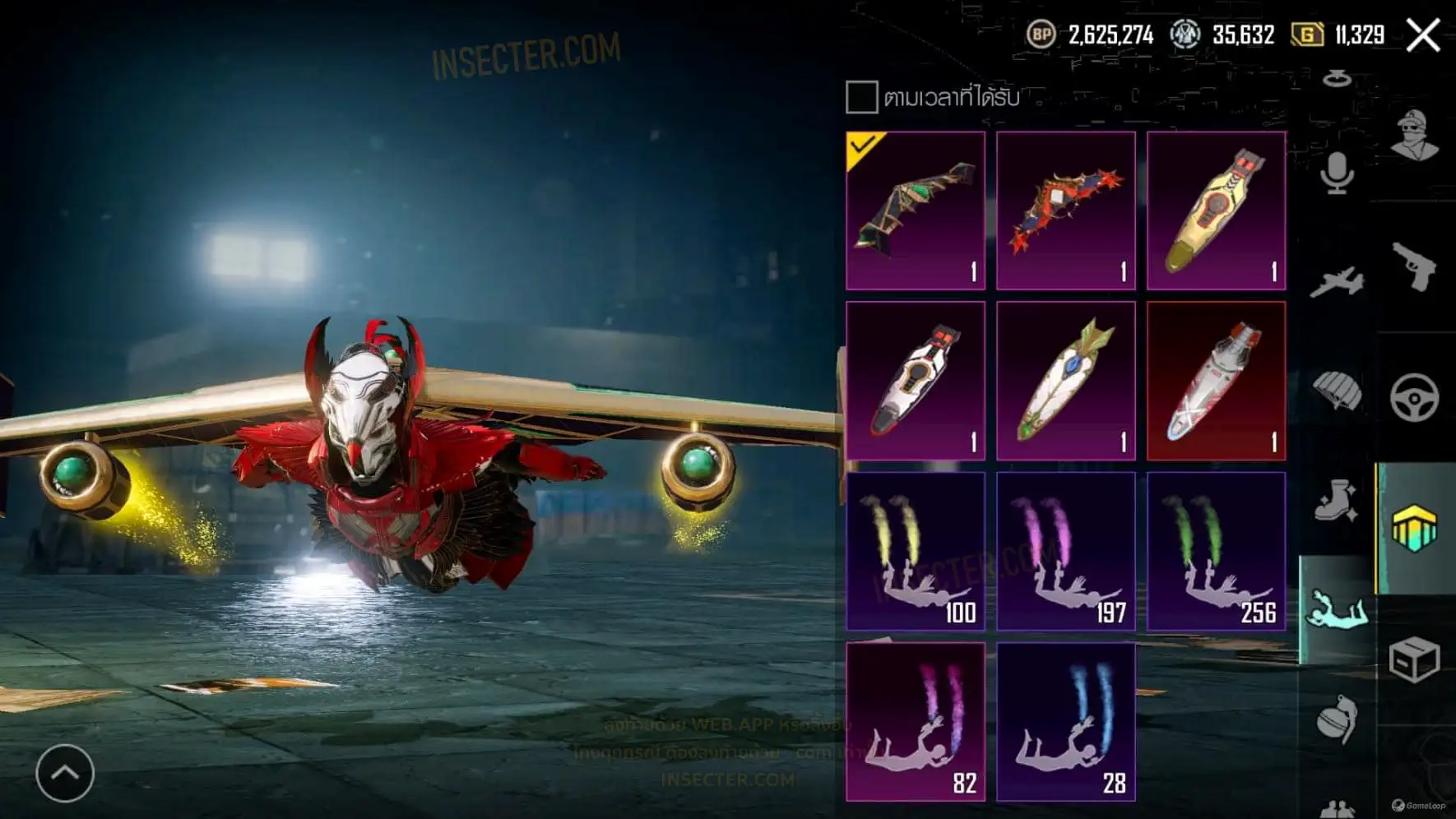Open the parachute skins category
This screenshot has width=1456, height=819.
pyautogui.click(x=1337, y=391)
